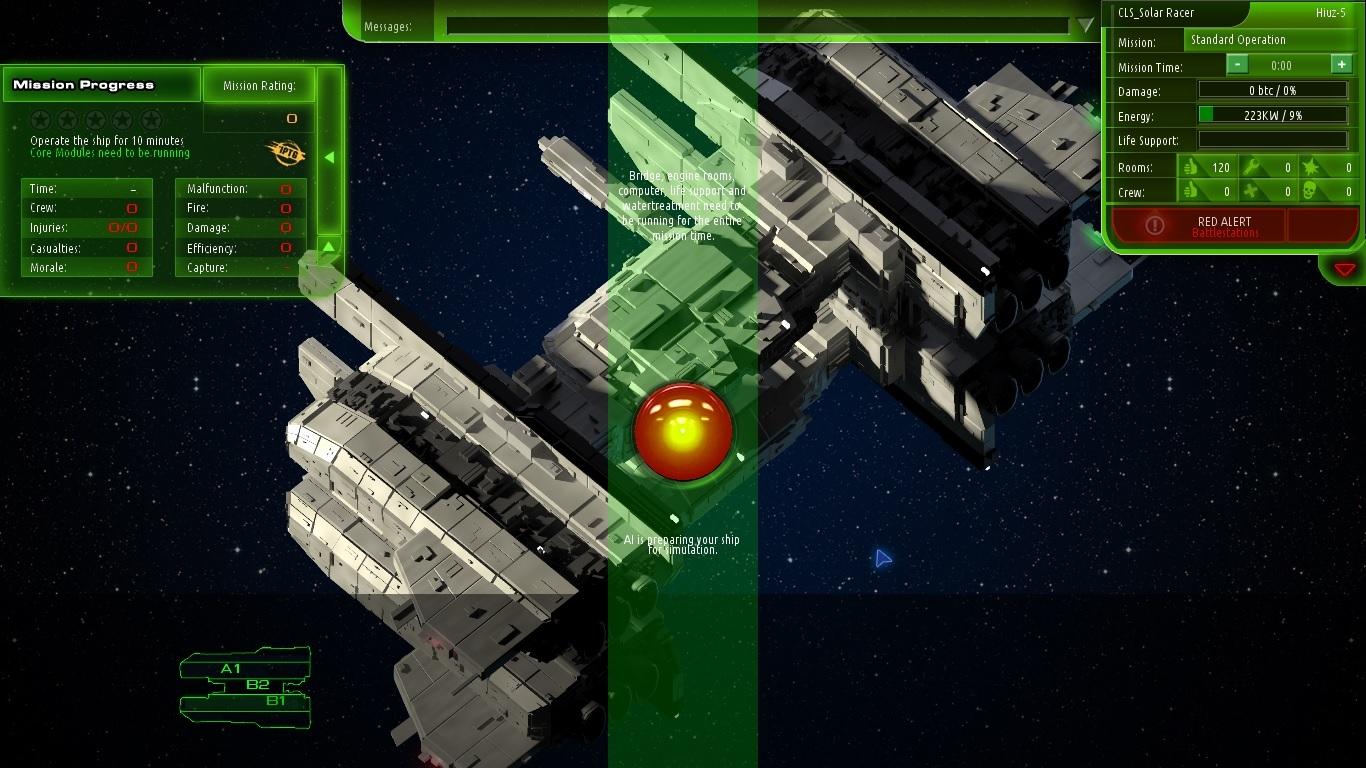The image size is (1366, 768).
Task: Collapse the Mission Progress panel arrow
Action: [x=328, y=156]
